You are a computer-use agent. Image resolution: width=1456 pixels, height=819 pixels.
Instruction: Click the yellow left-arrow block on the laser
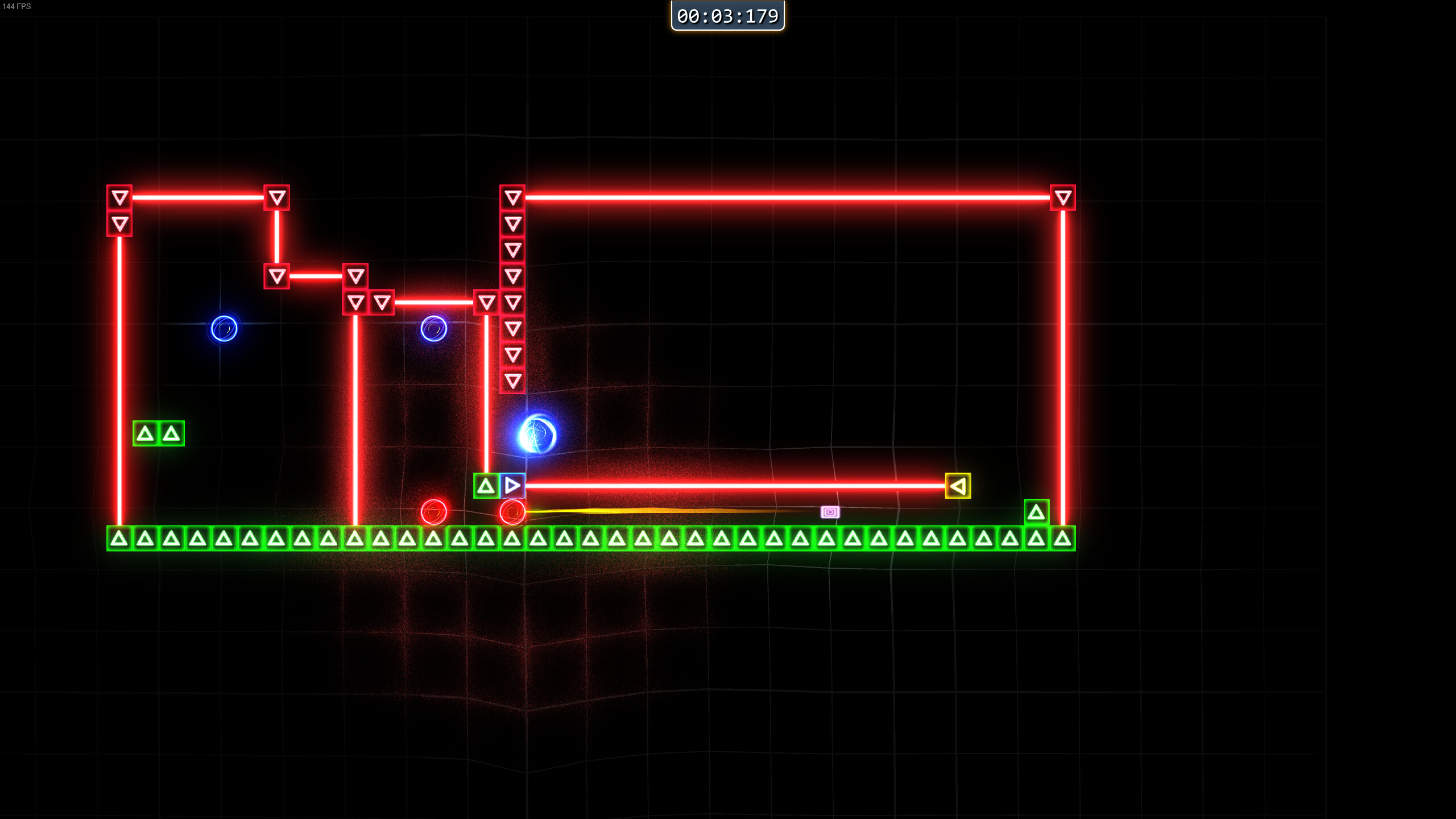[957, 485]
